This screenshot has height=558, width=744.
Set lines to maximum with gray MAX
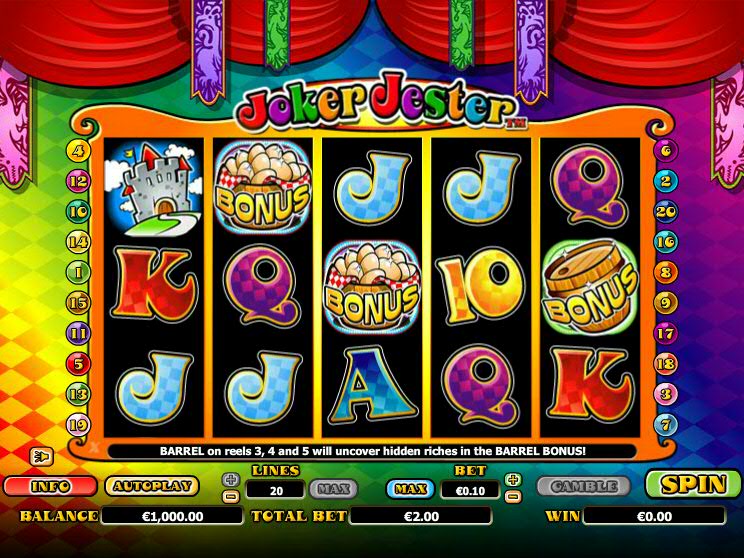333,489
